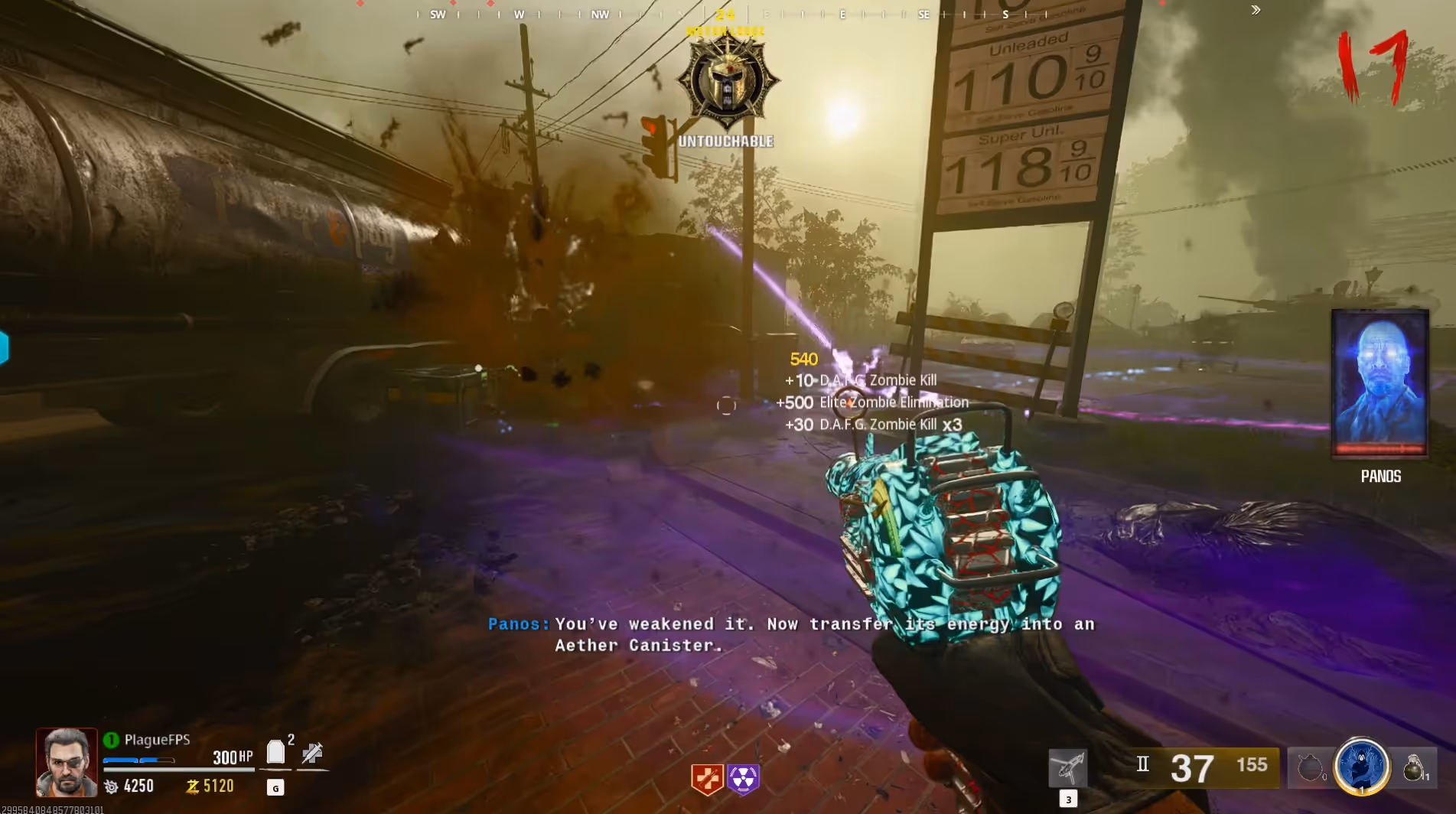Select the frag grenade lethal slot
The height and width of the screenshot is (814, 1456).
(1413, 767)
